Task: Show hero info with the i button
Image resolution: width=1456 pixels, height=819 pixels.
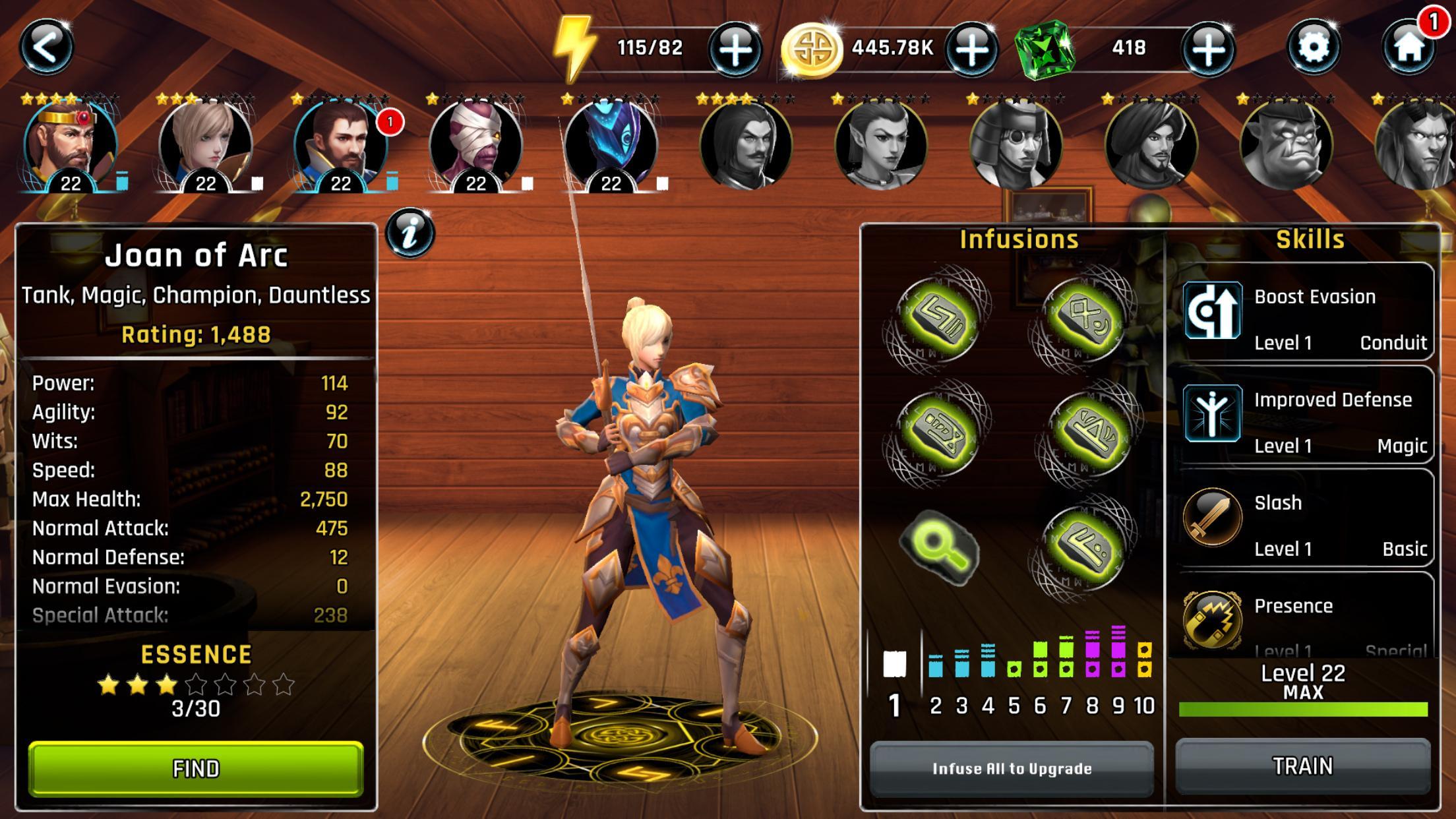Action: [x=409, y=233]
